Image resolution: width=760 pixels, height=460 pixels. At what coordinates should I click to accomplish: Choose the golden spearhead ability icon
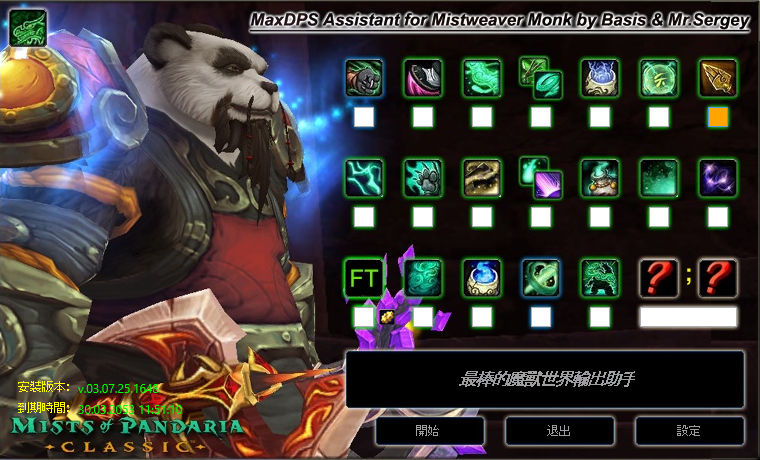click(718, 77)
